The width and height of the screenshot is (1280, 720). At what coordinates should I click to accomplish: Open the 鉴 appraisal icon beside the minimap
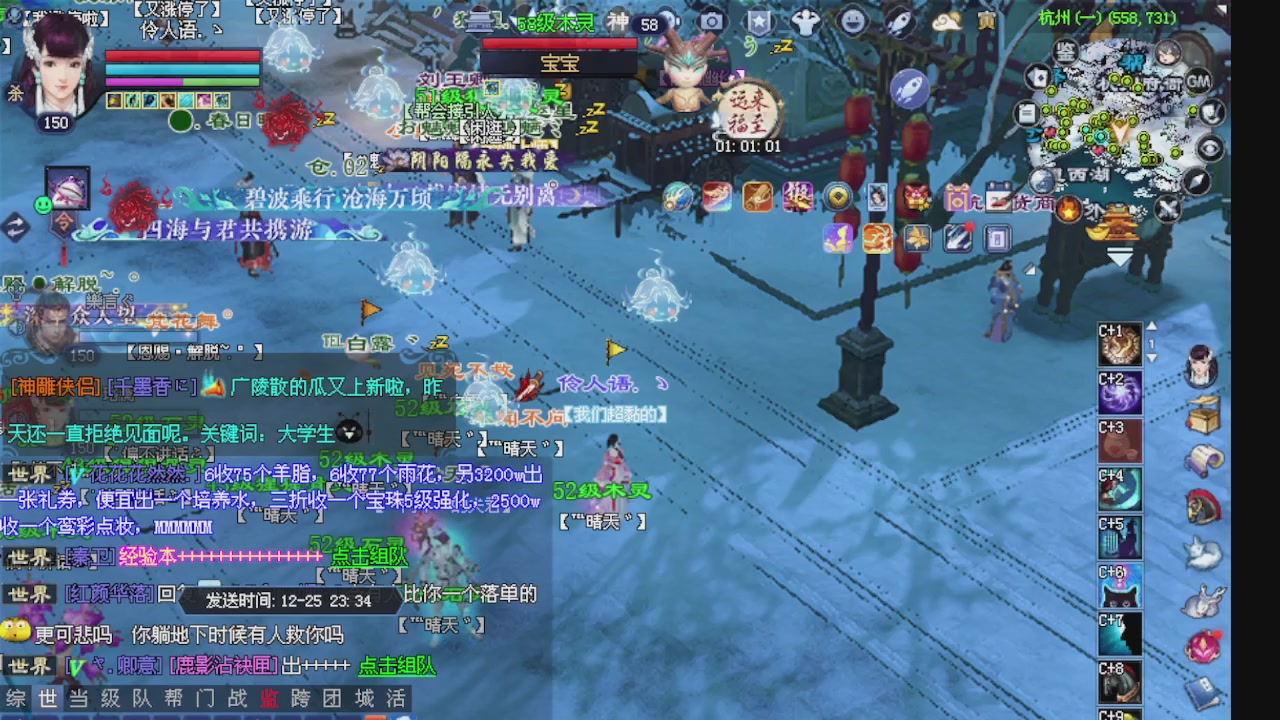pyautogui.click(x=1064, y=52)
